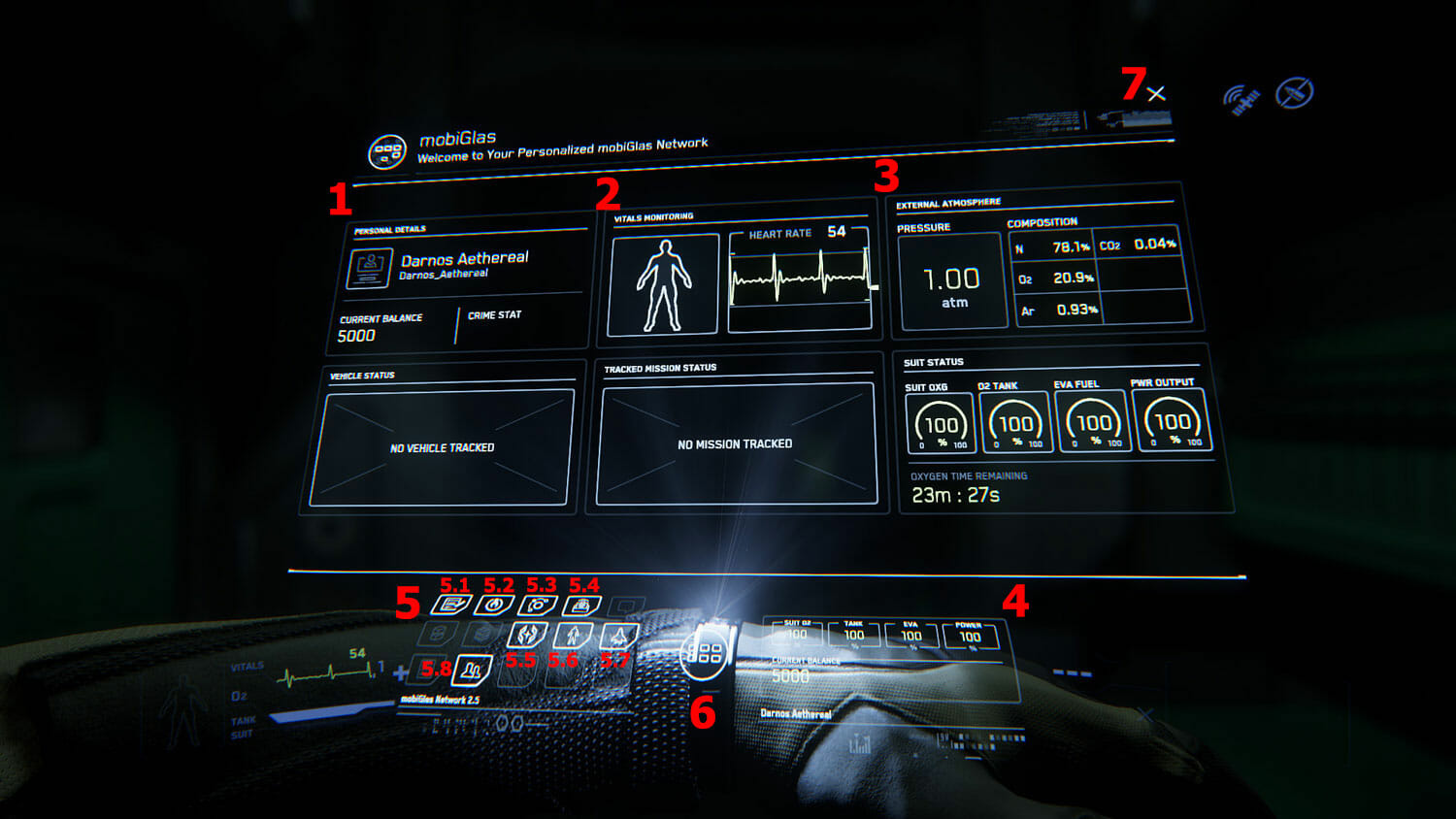Open the app icon right of the camera app
Image resolution: width=1456 pixels, height=819 pixels.
[580, 606]
